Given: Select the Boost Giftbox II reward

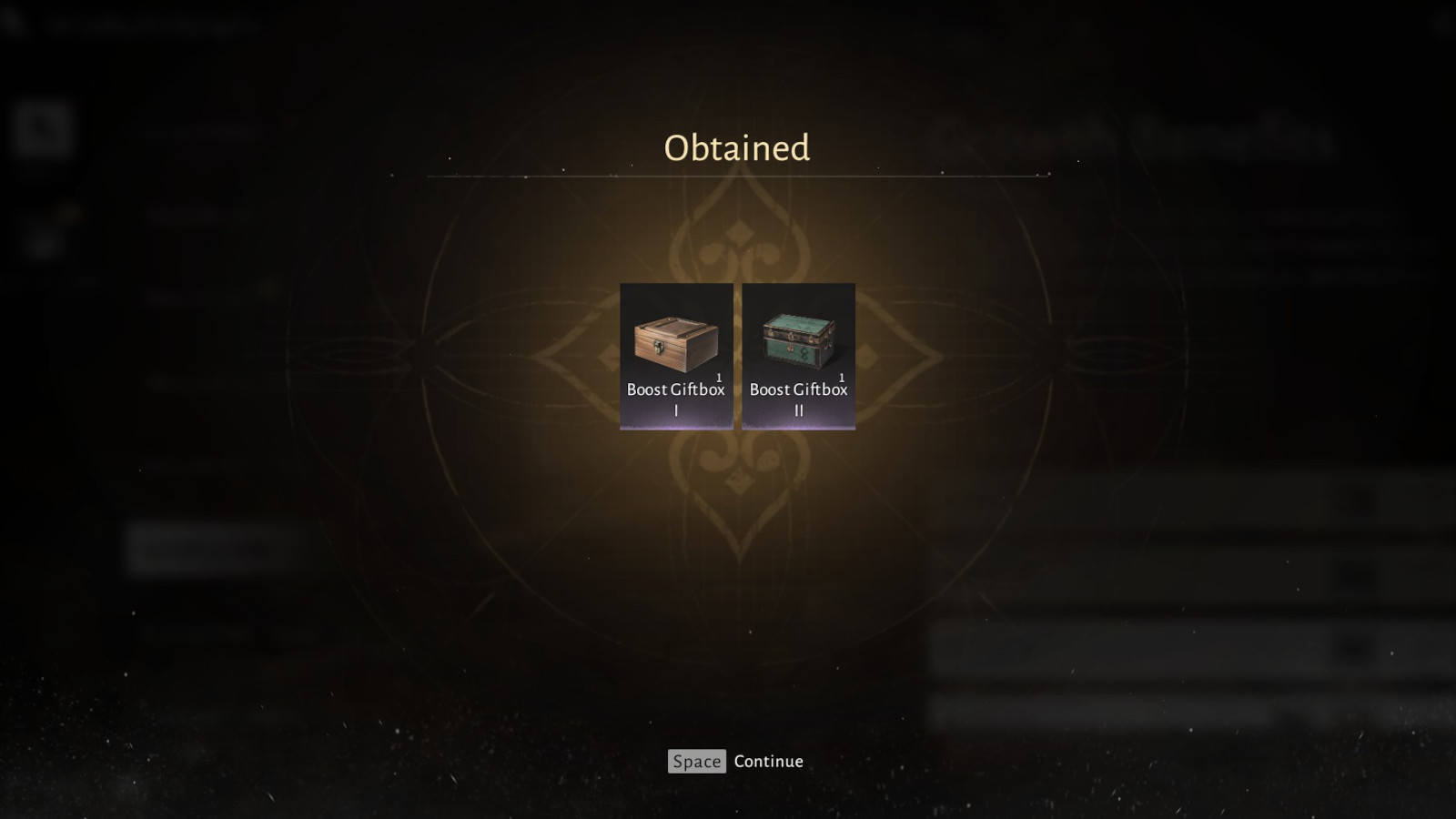Looking at the screenshot, I should coord(798,355).
